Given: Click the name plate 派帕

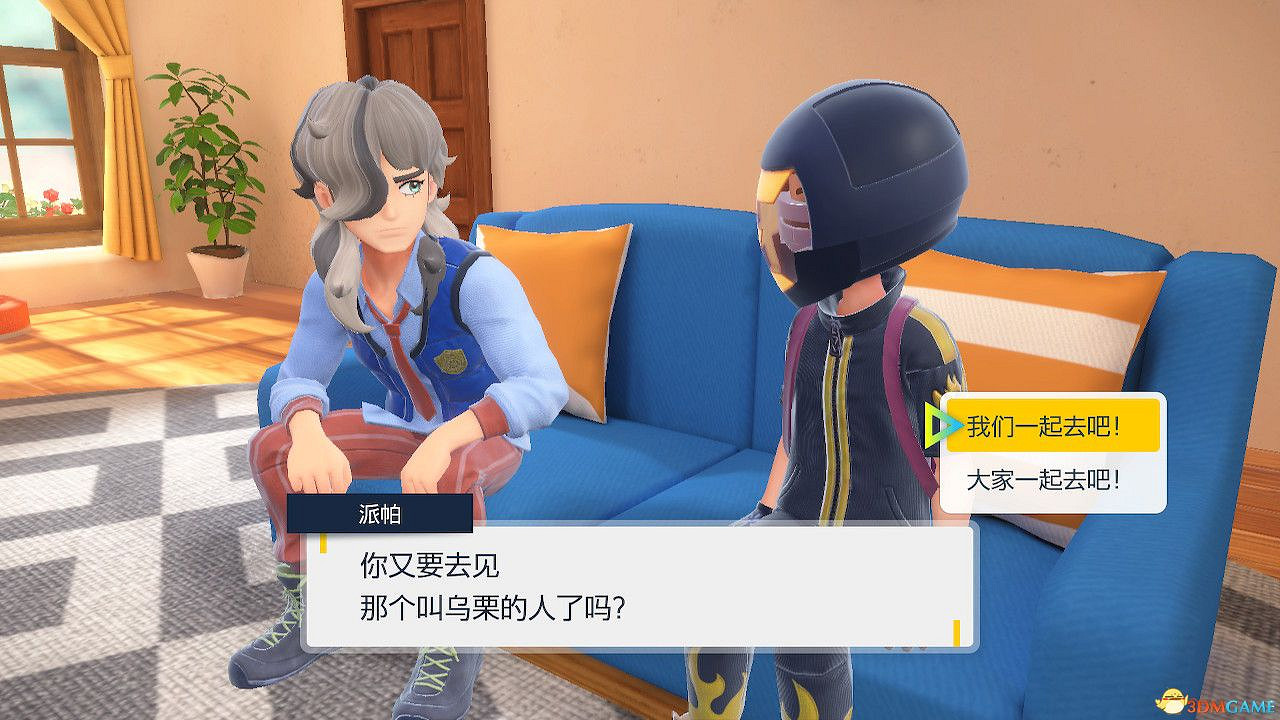Looking at the screenshot, I should (x=378, y=513).
